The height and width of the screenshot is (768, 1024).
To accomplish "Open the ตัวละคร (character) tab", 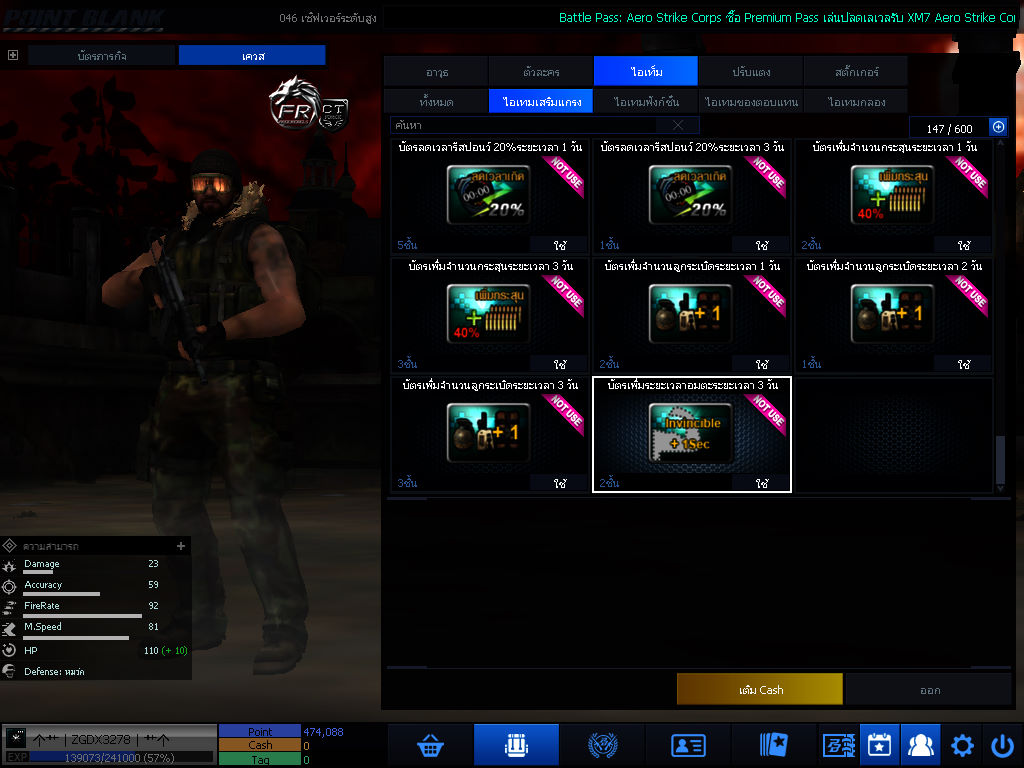I will [541, 72].
